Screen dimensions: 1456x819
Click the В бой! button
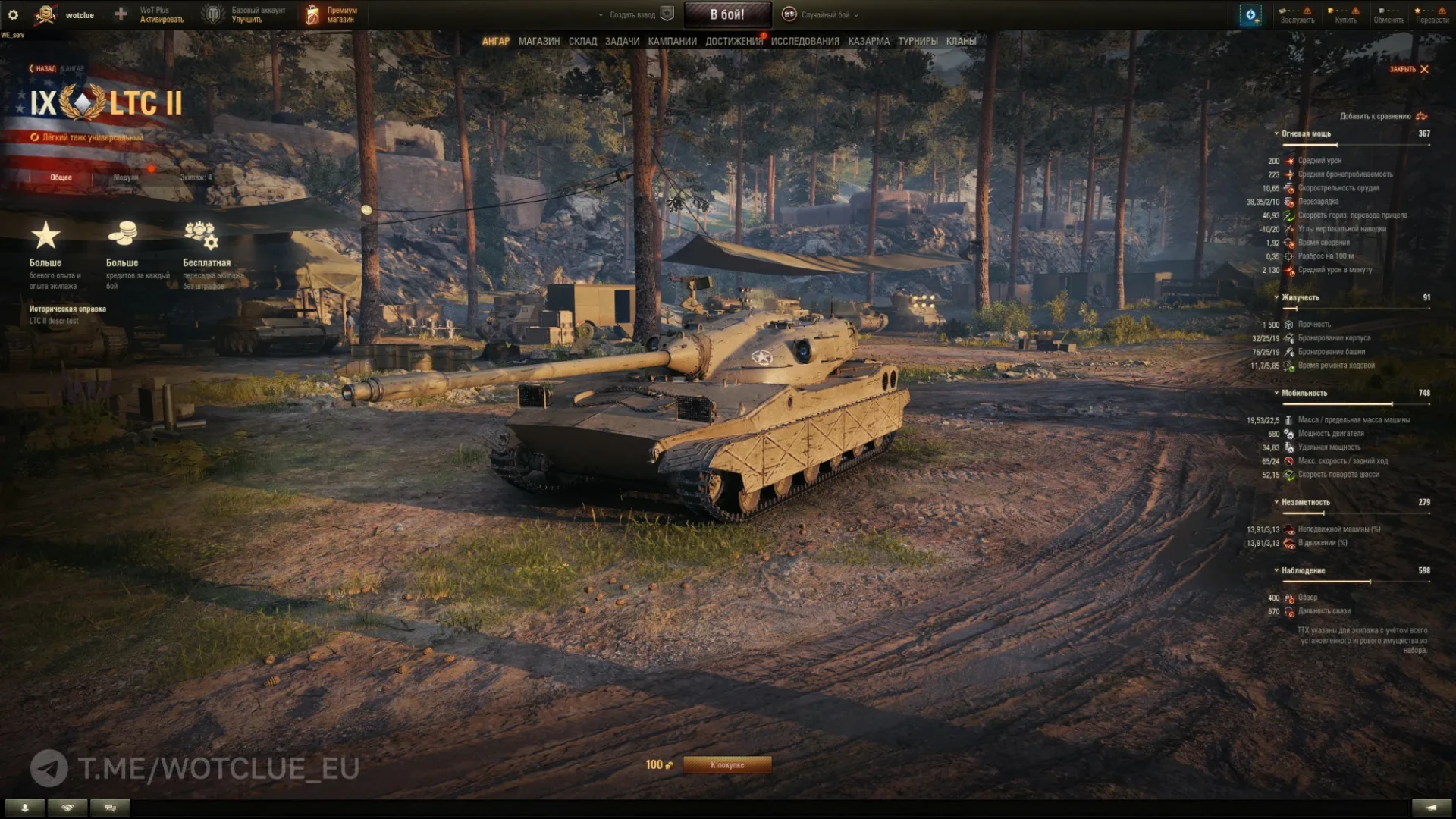tap(727, 14)
